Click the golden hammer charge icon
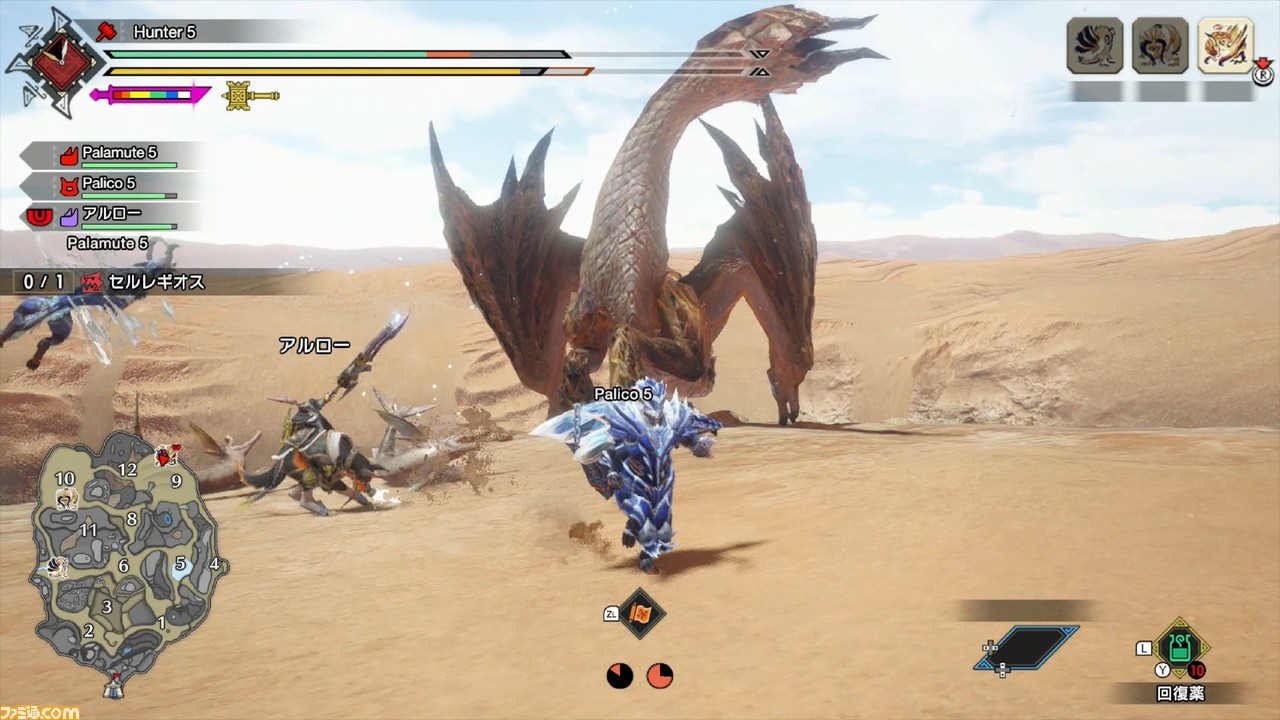 coord(249,96)
